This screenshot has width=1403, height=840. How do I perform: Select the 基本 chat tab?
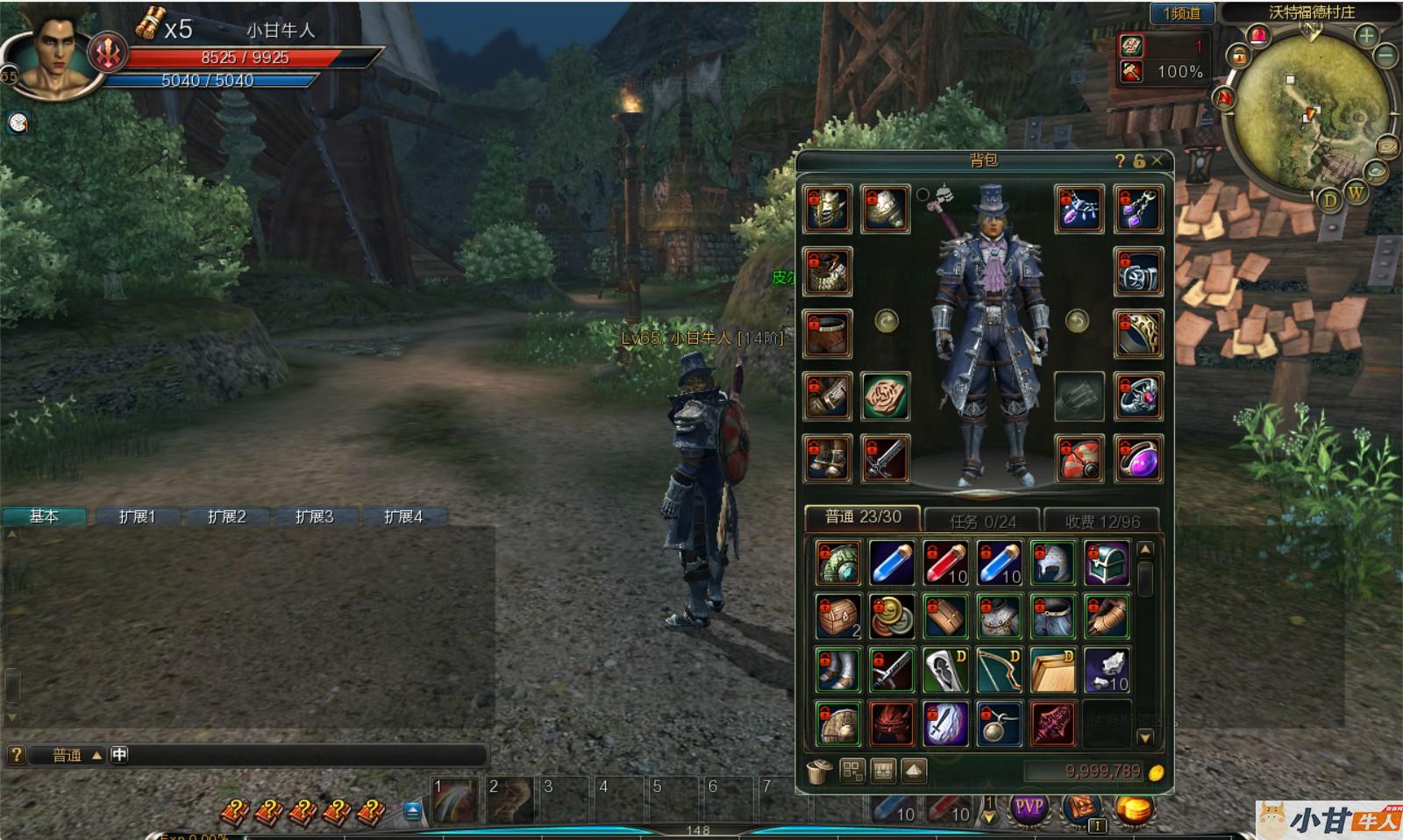coord(44,516)
